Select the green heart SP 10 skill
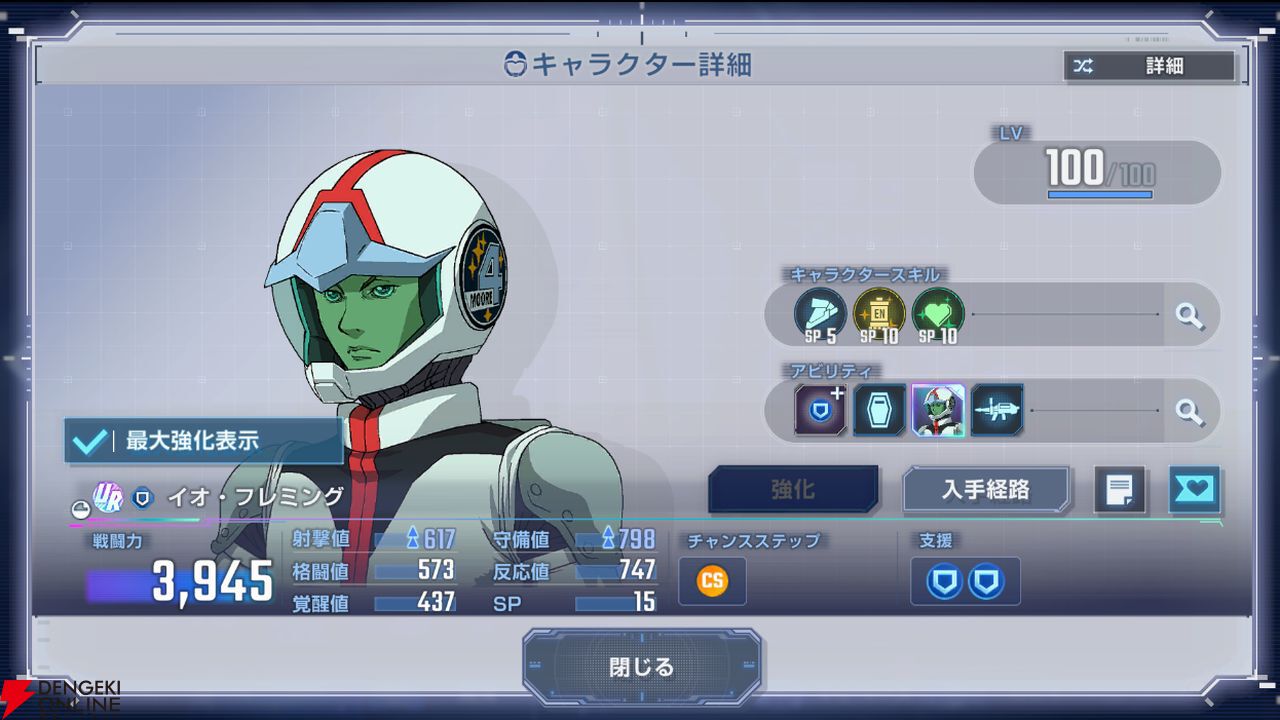The height and width of the screenshot is (720, 1280). pos(938,315)
